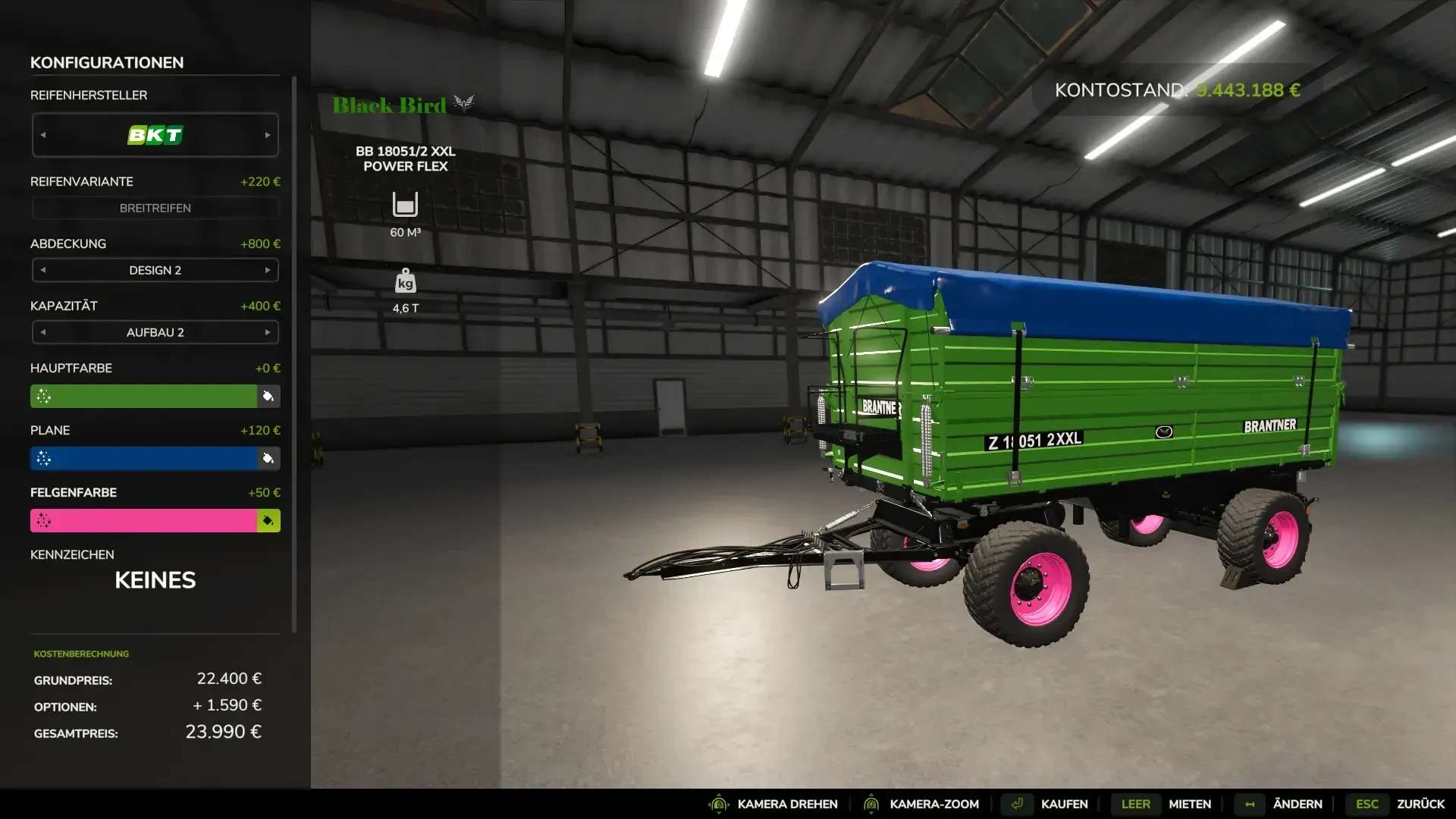1456x819 pixels.
Task: Click Ändern in the bottom bar
Action: point(1297,804)
